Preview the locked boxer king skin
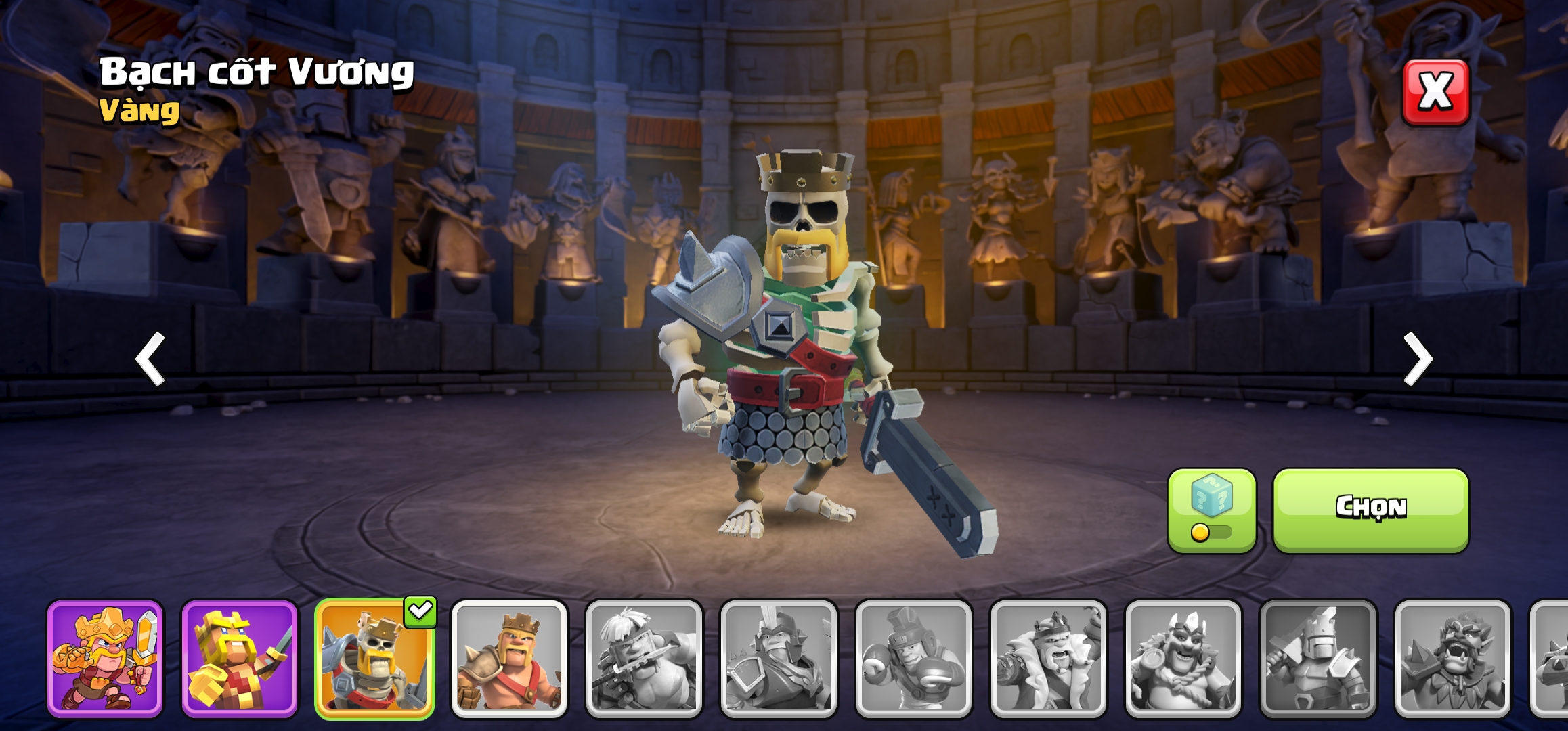The width and height of the screenshot is (1568, 731). [x=913, y=658]
